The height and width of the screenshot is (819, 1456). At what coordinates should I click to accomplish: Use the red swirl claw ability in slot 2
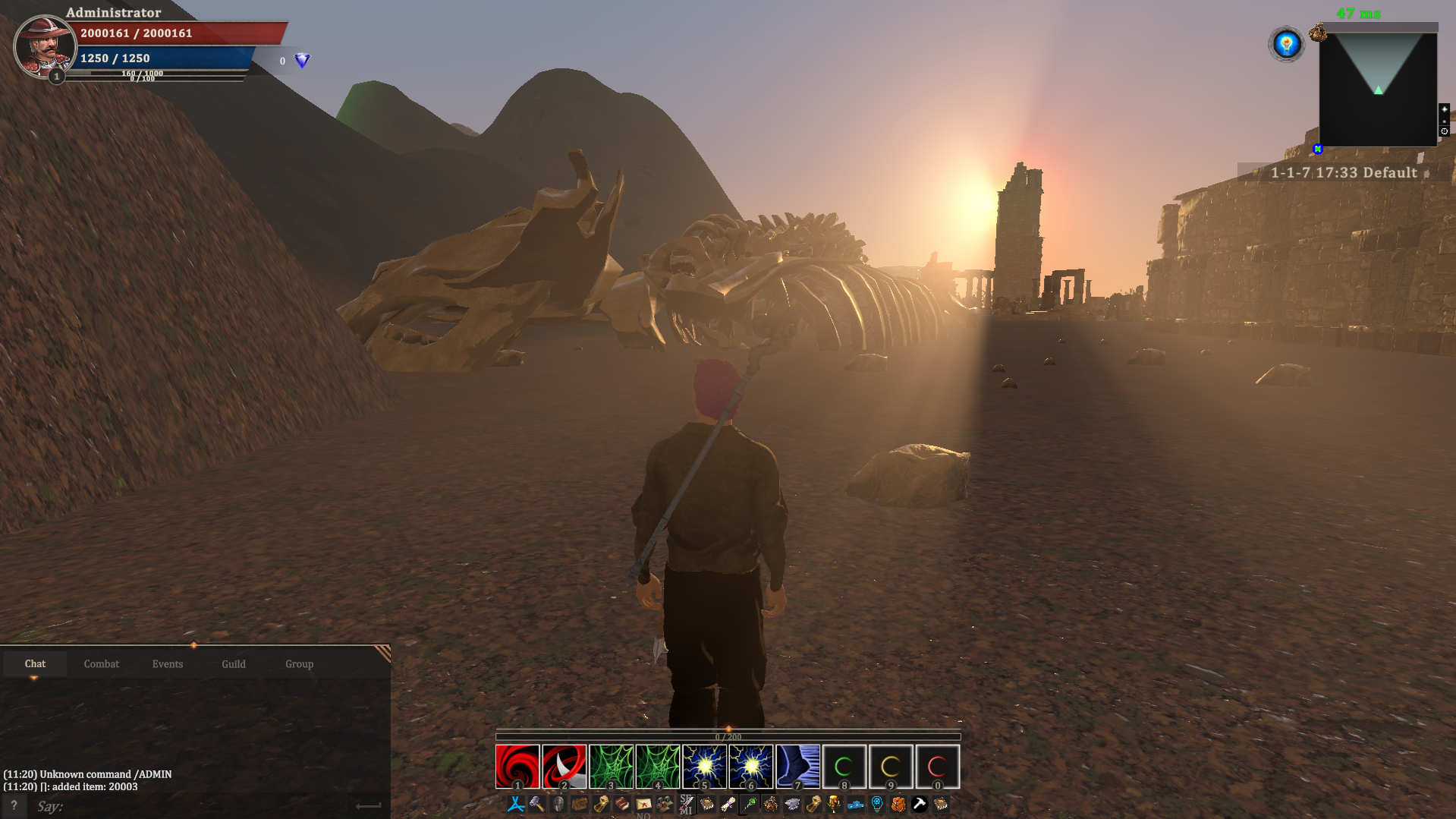click(564, 766)
